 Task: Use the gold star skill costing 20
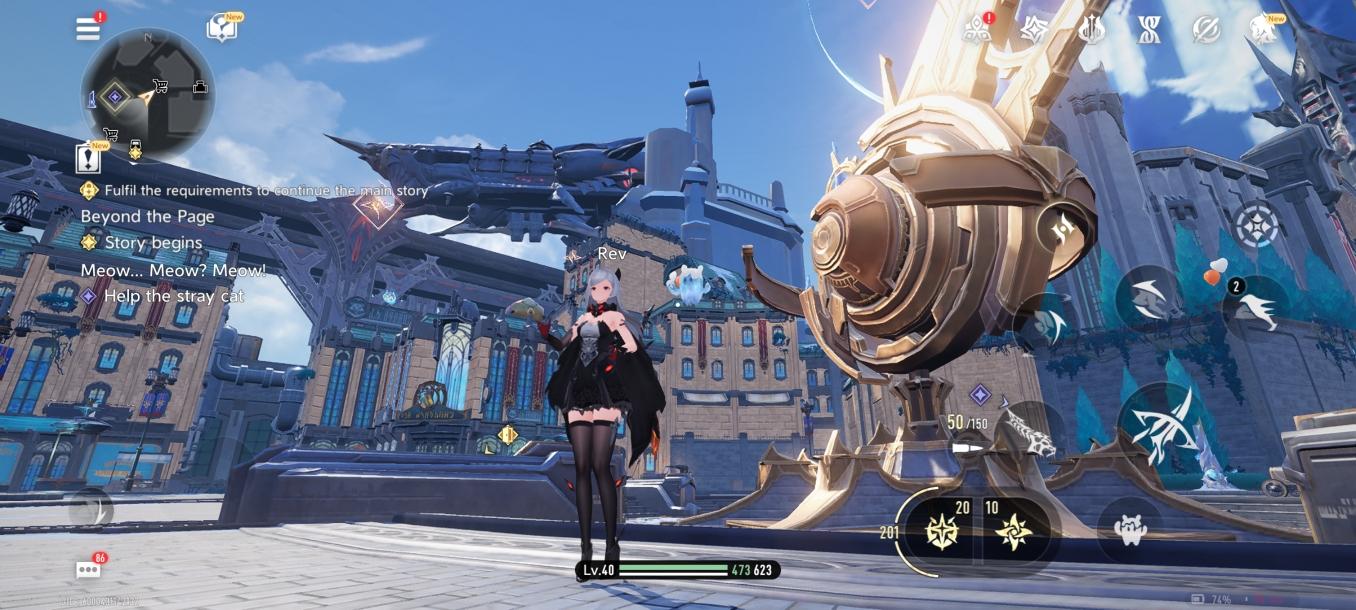click(944, 531)
